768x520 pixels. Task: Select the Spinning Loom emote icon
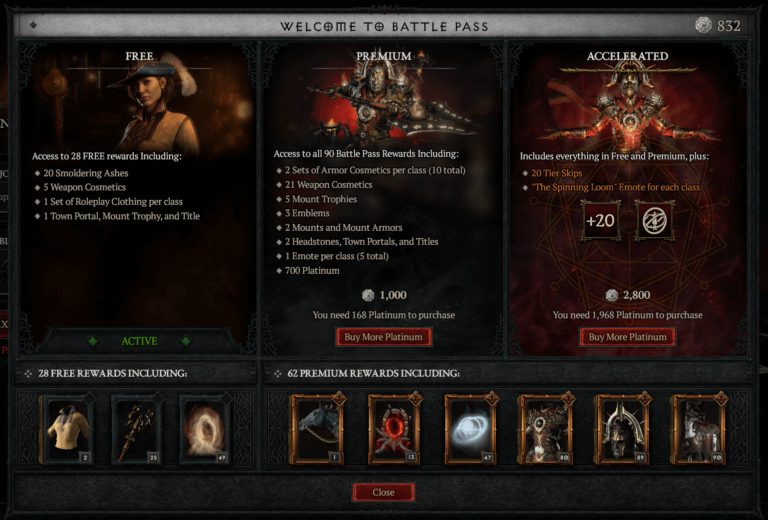(x=654, y=221)
